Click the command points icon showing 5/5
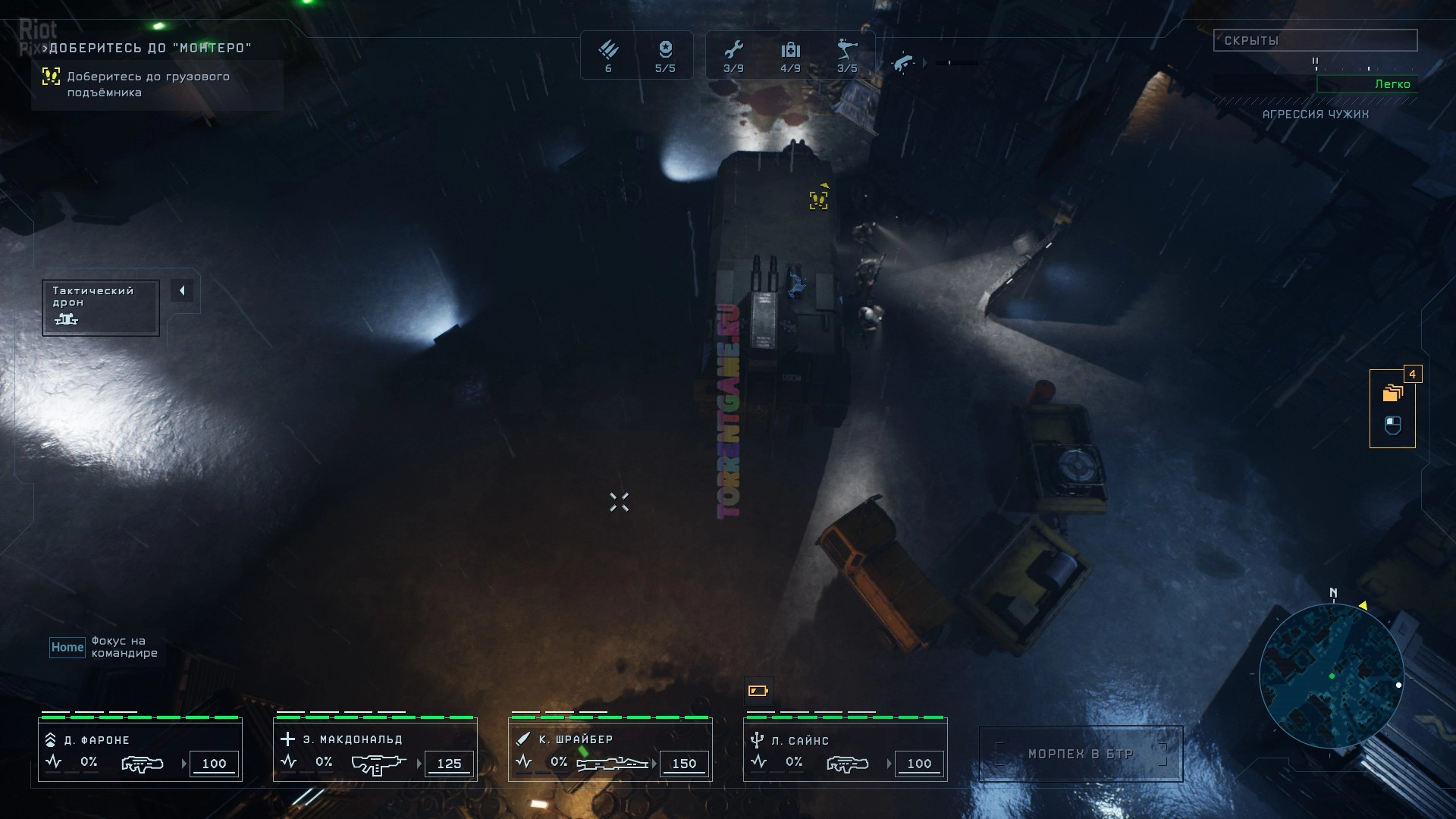 coord(665,55)
